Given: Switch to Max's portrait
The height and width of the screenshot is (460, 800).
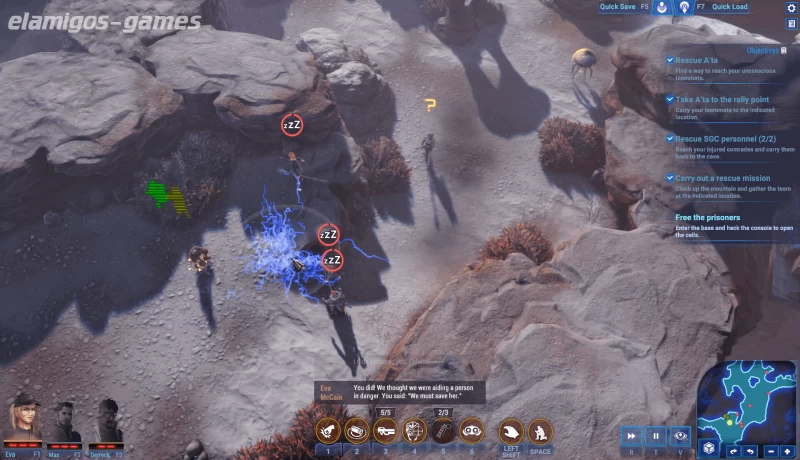Looking at the screenshot, I should pos(65,420).
